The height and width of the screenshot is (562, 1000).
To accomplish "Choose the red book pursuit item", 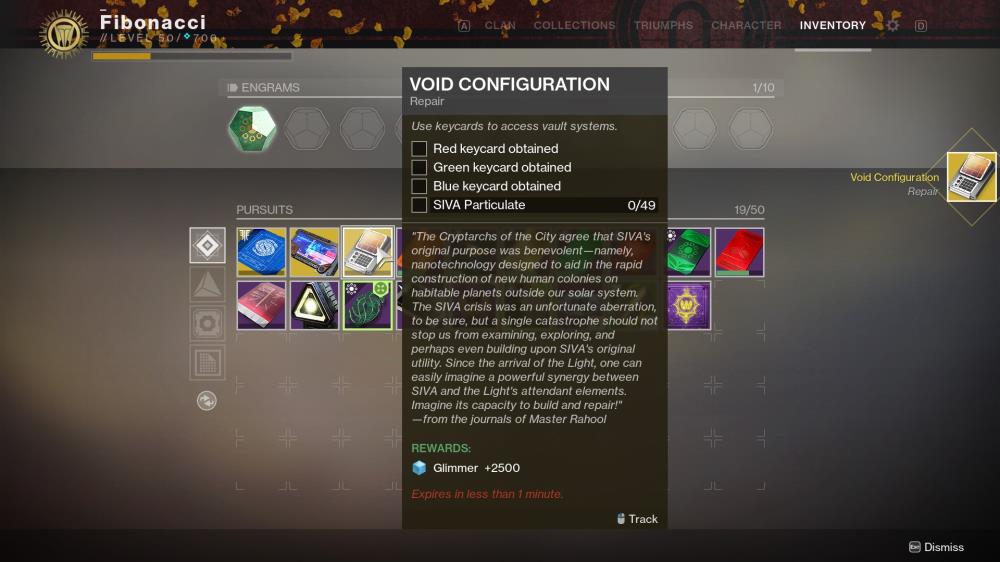I will 261,305.
